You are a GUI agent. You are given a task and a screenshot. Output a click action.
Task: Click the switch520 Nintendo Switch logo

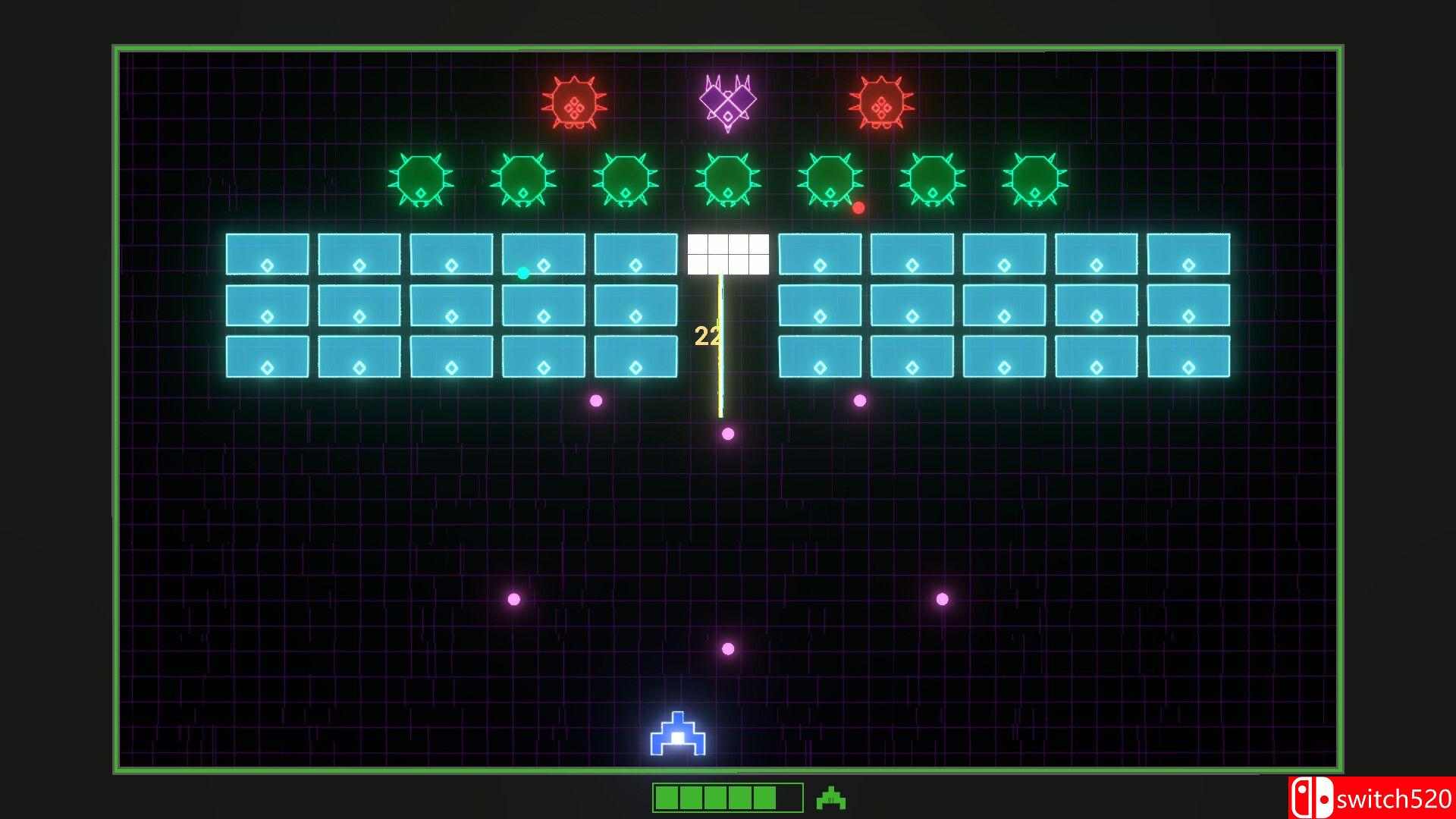coord(1371,798)
